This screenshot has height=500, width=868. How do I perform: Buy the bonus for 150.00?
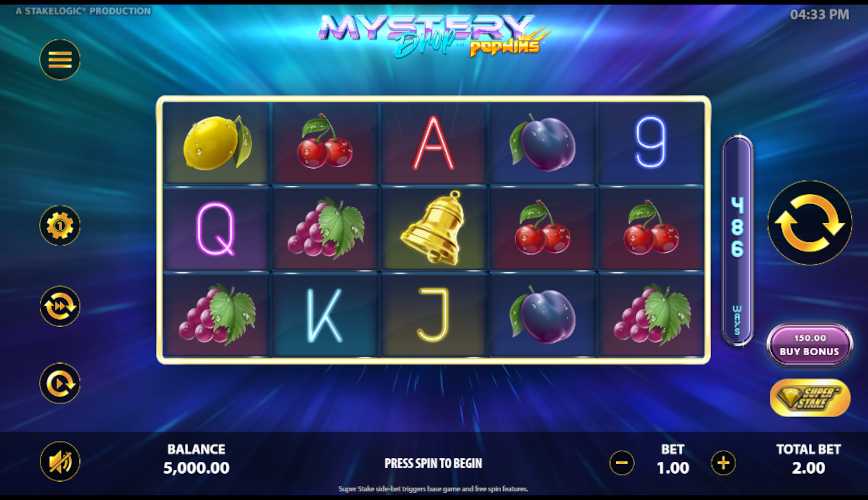click(809, 345)
